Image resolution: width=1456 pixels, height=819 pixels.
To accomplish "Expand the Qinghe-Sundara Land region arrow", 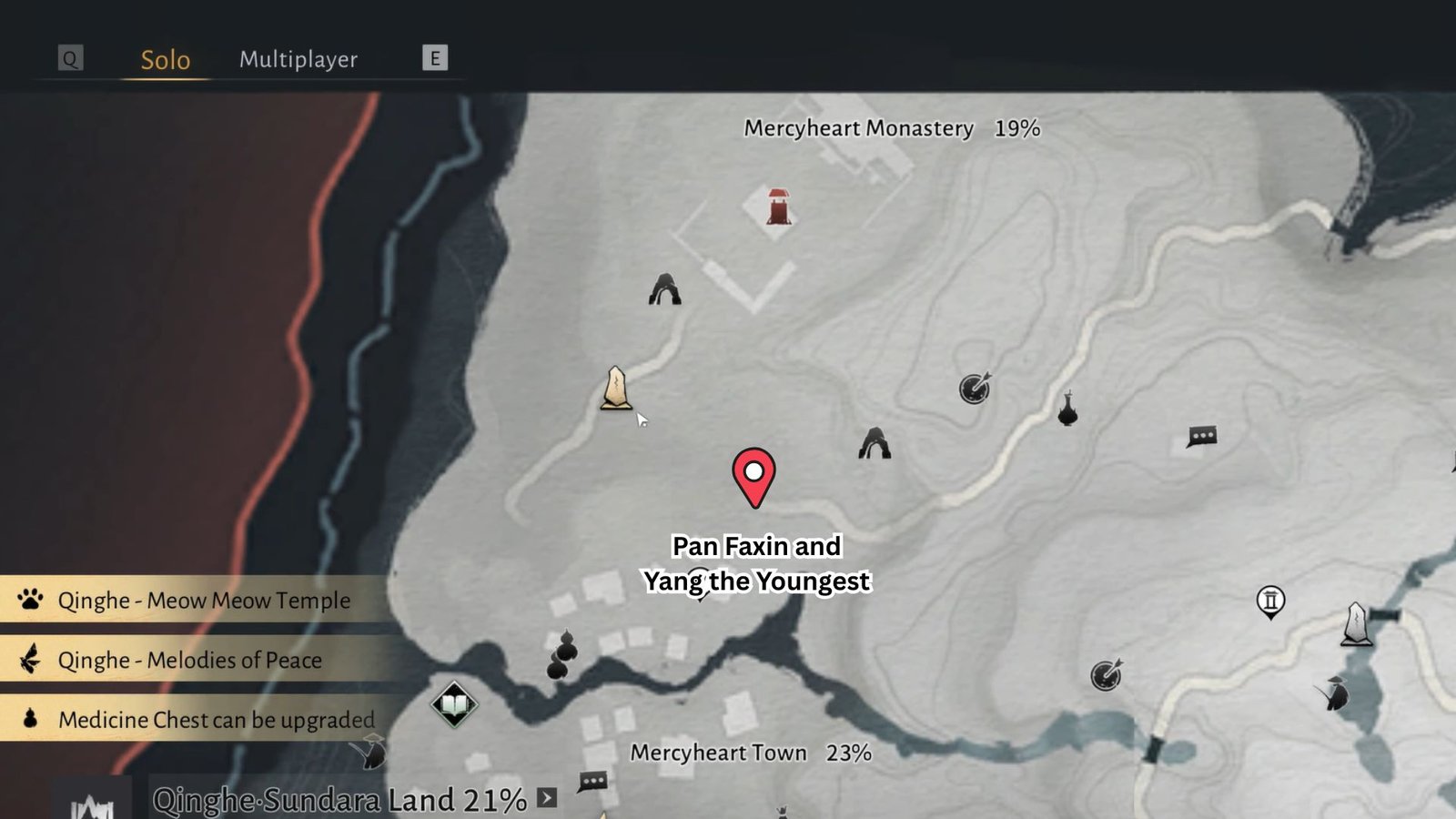I will click(547, 798).
